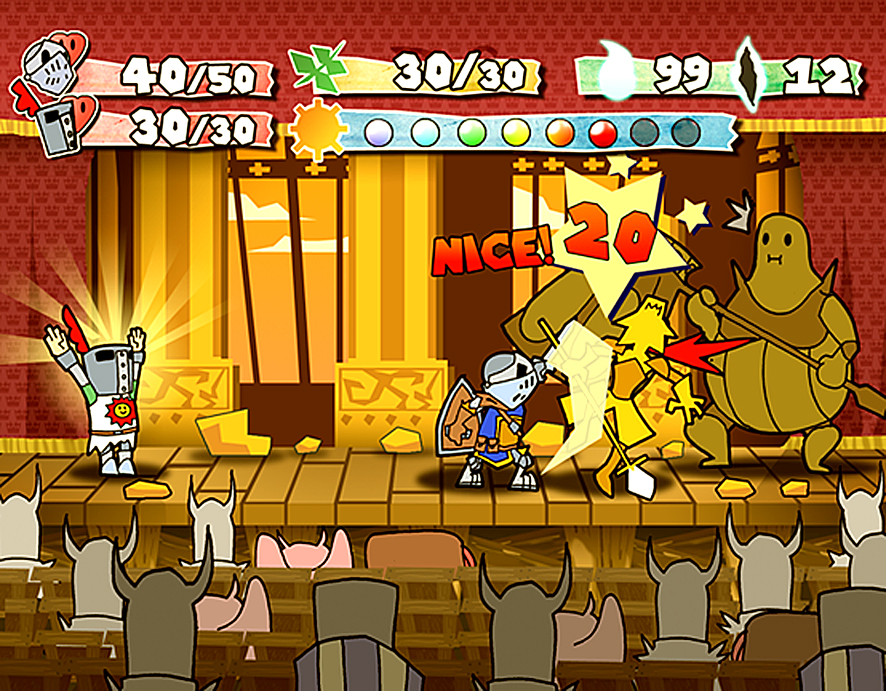This screenshot has height=691, width=886.
Task: Click the knight helmet heart icon
Action: point(50,65)
